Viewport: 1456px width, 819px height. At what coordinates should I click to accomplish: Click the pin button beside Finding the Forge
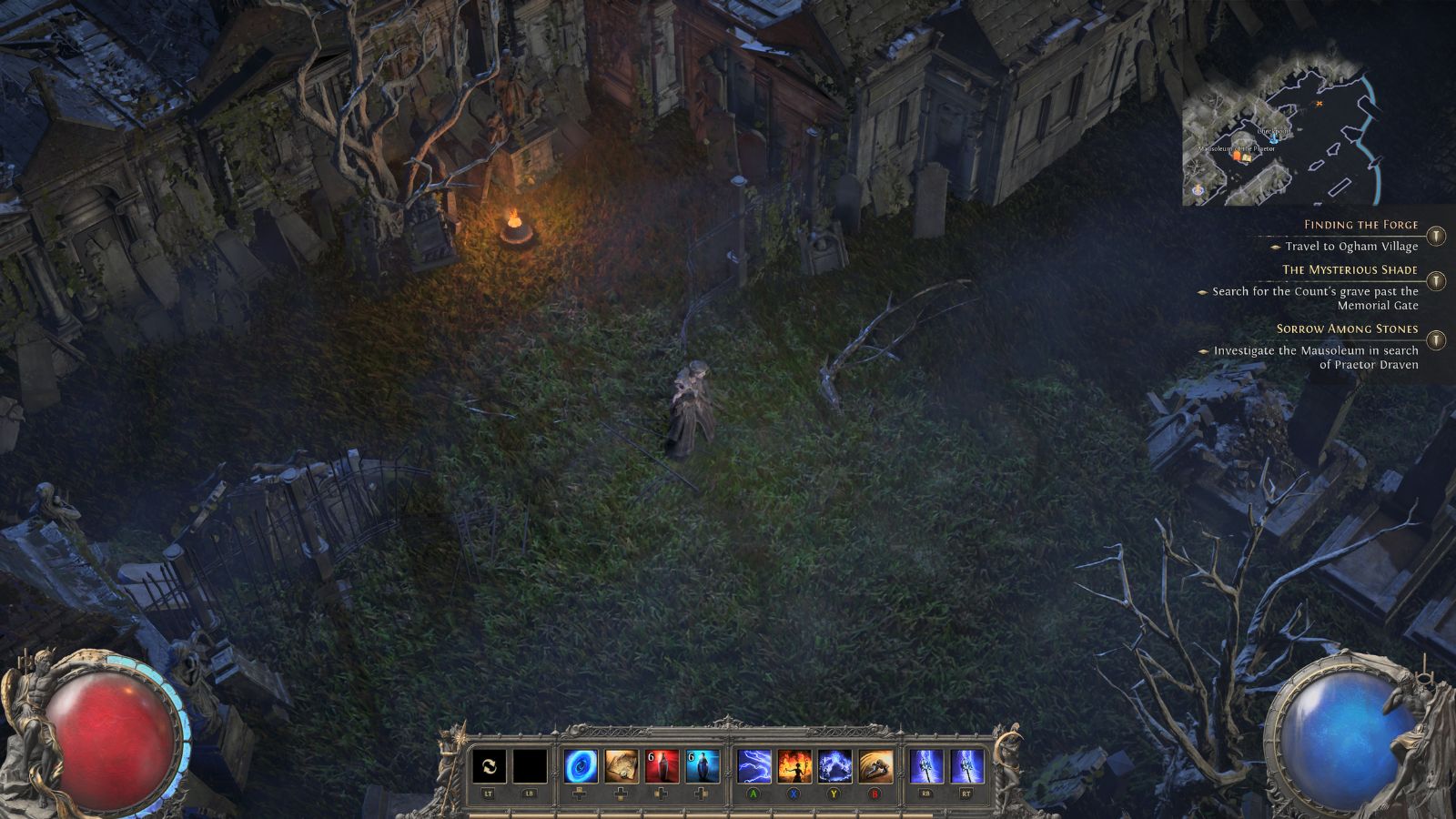click(x=1436, y=237)
